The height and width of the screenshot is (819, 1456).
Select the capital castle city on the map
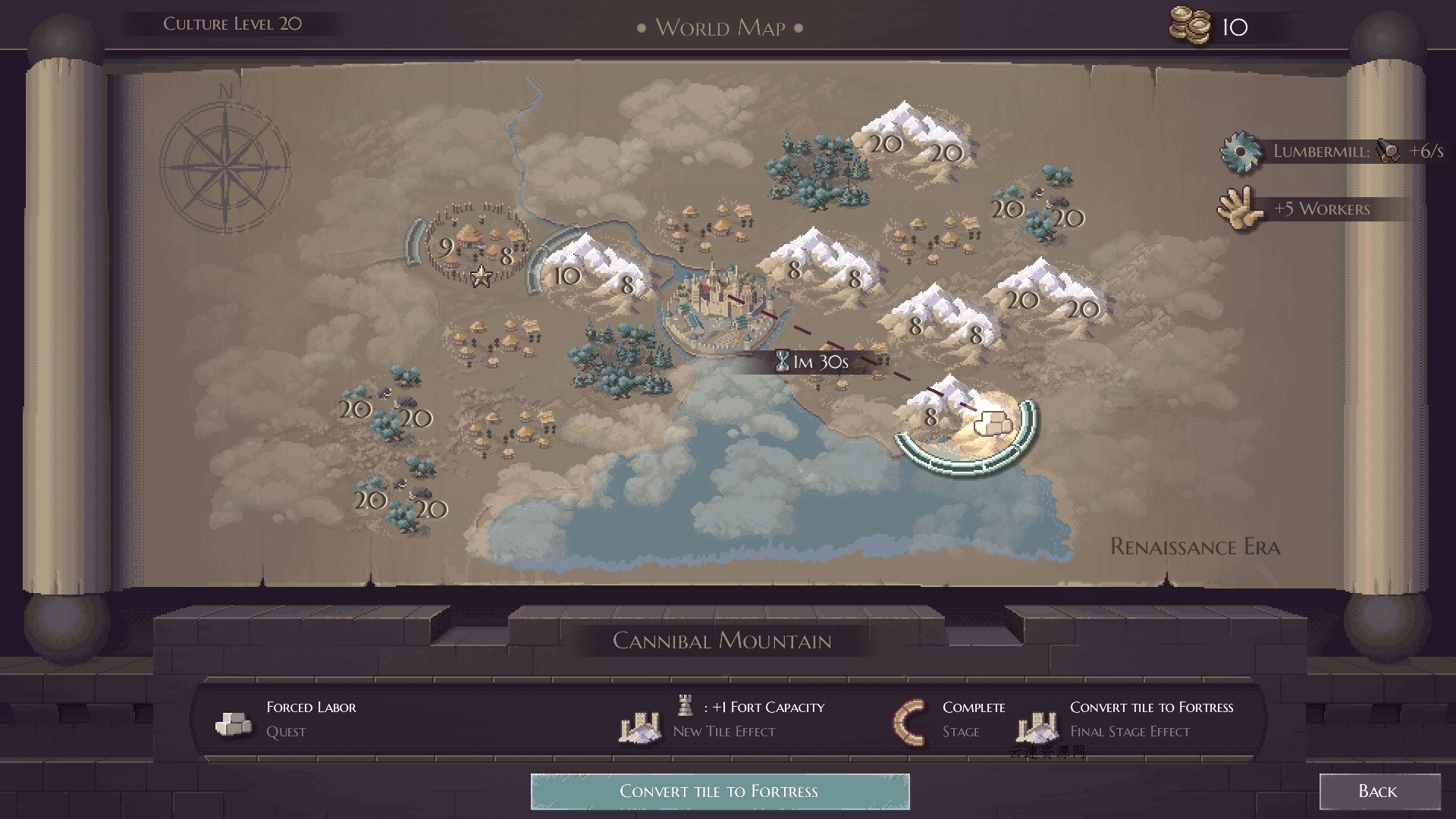pos(717,303)
